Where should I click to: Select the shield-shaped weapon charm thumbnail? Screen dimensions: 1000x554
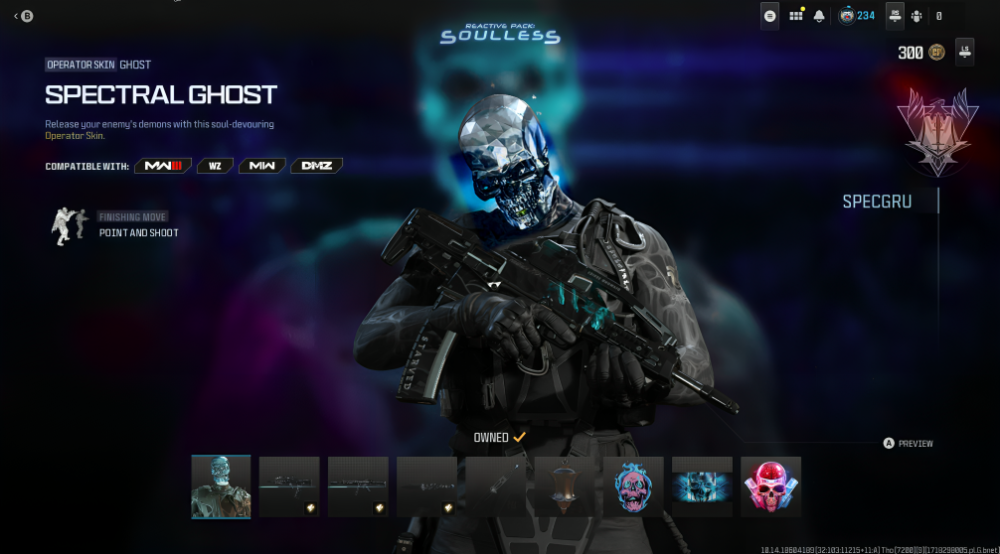564,487
